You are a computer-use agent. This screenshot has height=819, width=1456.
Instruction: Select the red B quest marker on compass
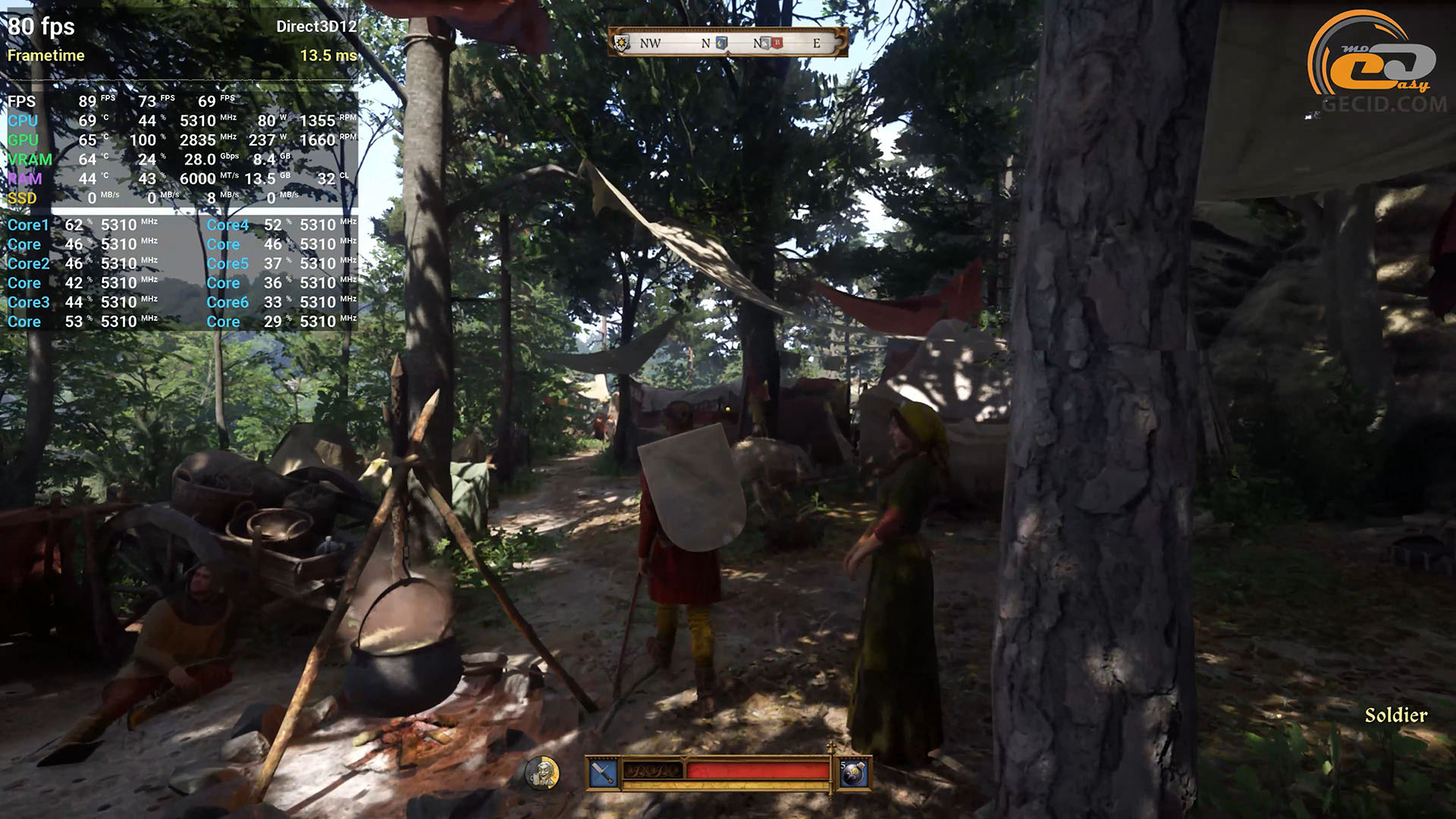point(777,43)
